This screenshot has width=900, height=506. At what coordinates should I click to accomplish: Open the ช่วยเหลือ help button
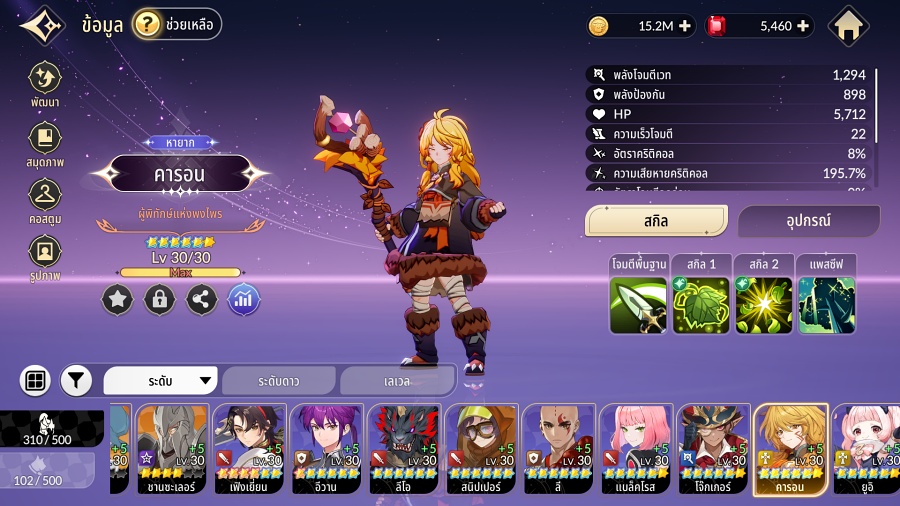177,24
